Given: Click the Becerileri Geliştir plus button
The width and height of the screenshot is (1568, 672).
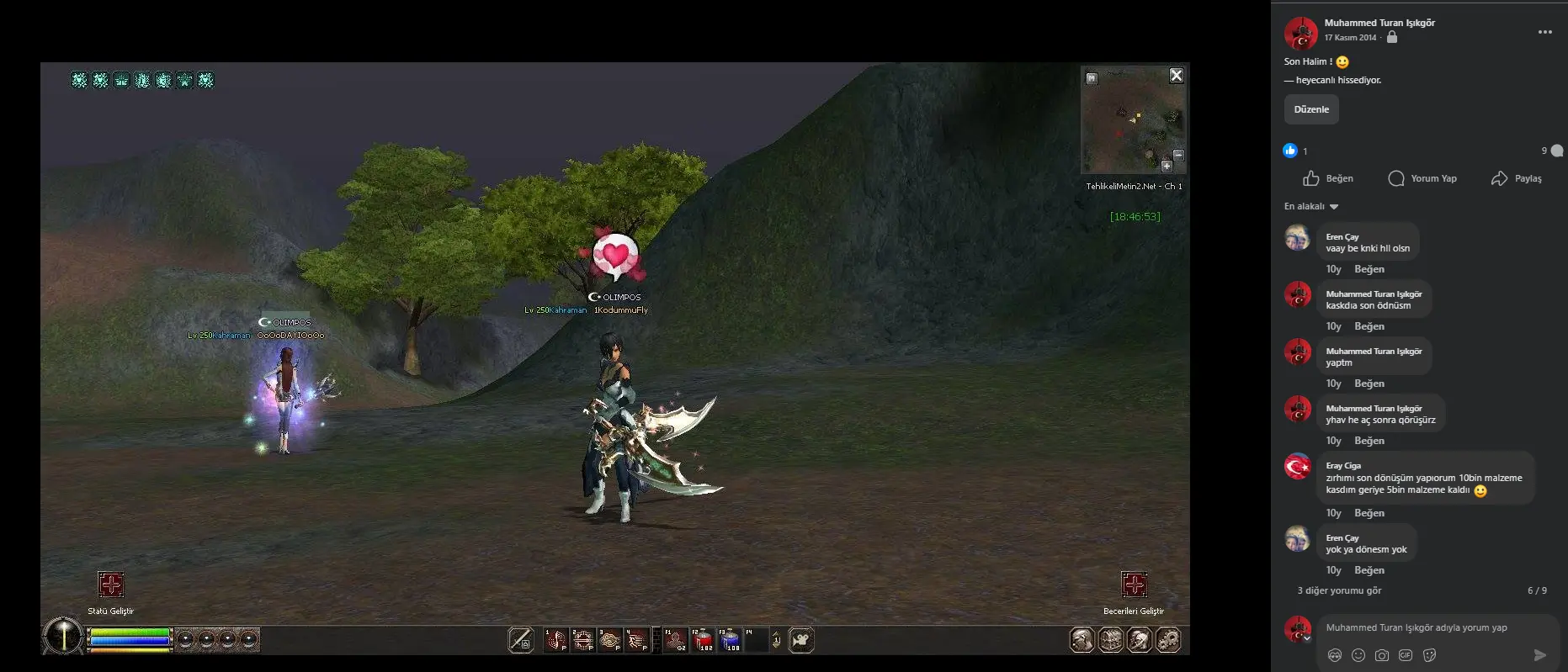Looking at the screenshot, I should tap(1134, 585).
